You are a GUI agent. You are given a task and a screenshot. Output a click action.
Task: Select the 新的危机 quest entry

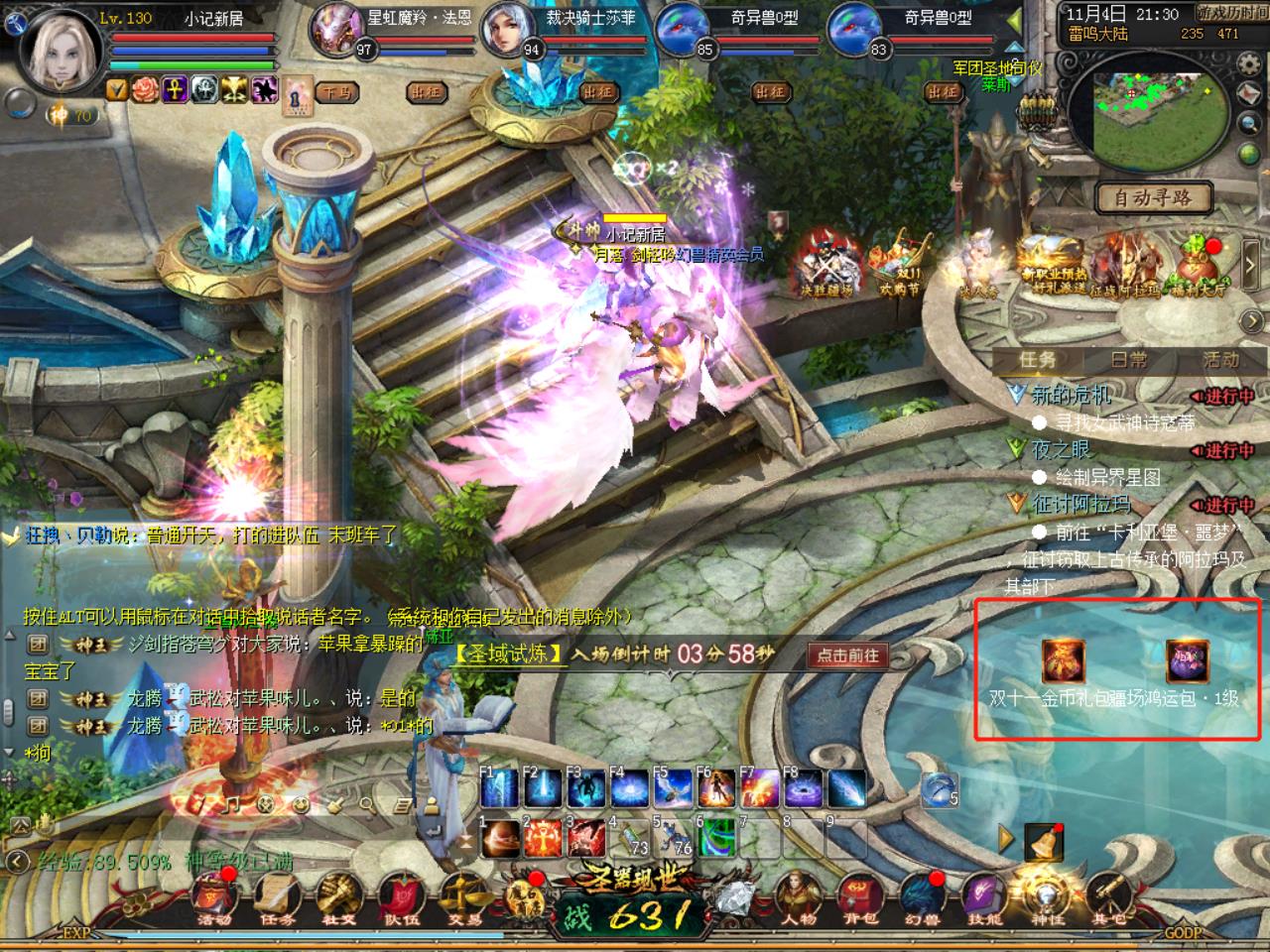[x=1072, y=396]
